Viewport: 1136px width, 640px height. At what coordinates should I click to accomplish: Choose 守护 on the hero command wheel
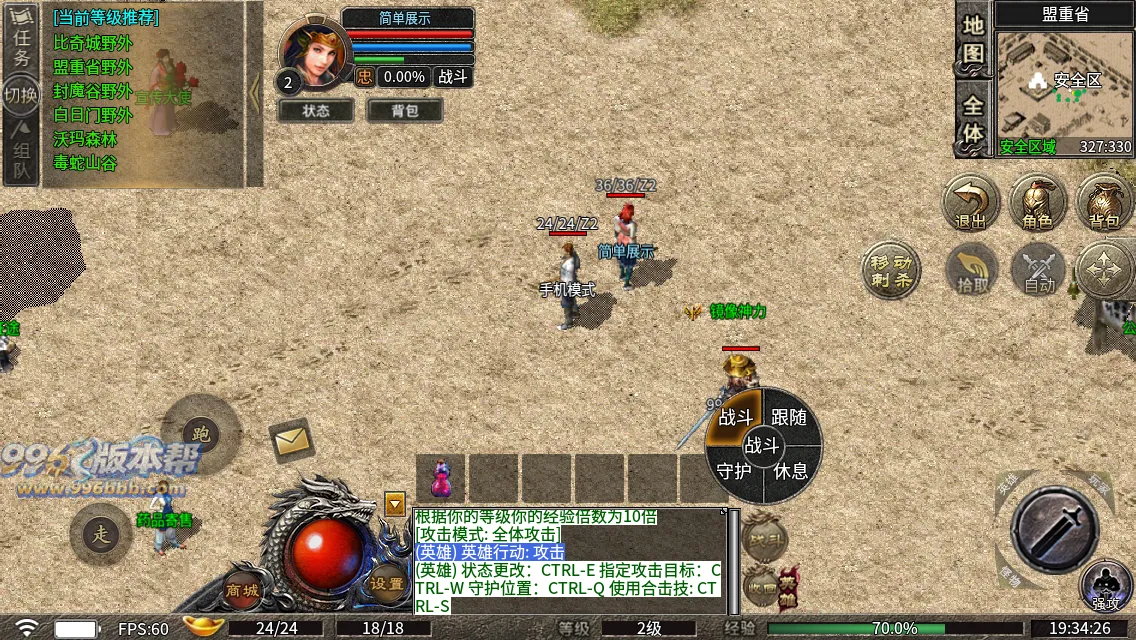[x=736, y=470]
